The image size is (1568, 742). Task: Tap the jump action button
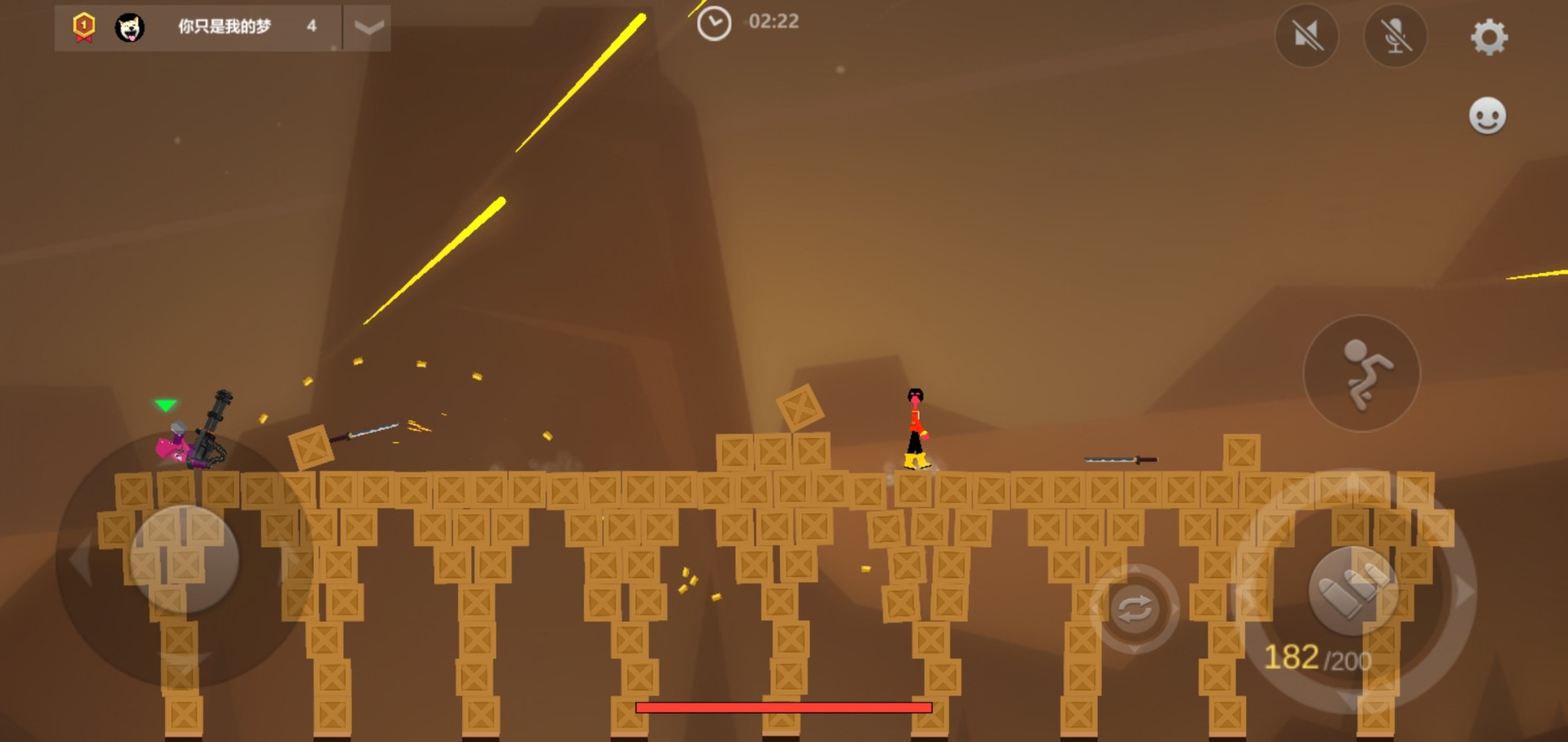(x=1361, y=374)
